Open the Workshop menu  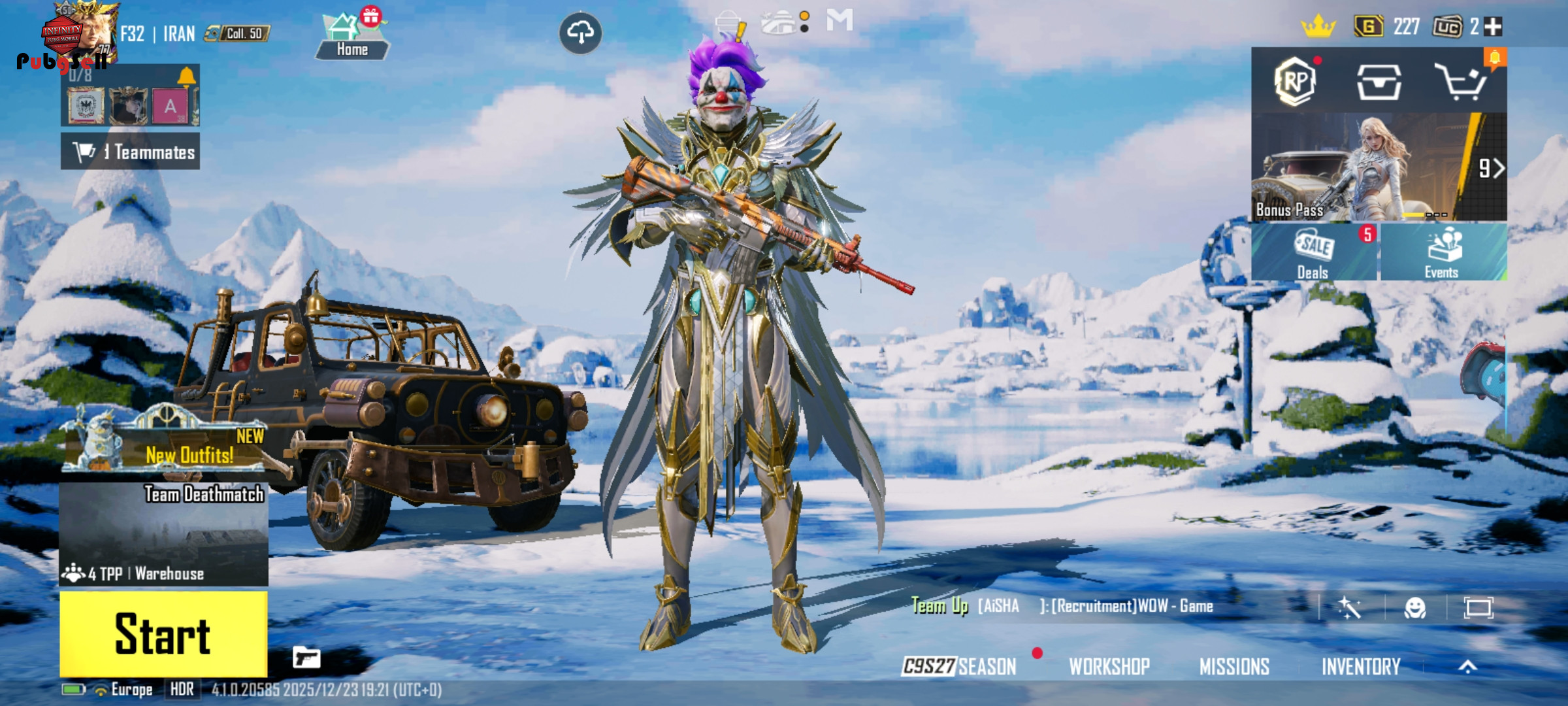[1109, 666]
